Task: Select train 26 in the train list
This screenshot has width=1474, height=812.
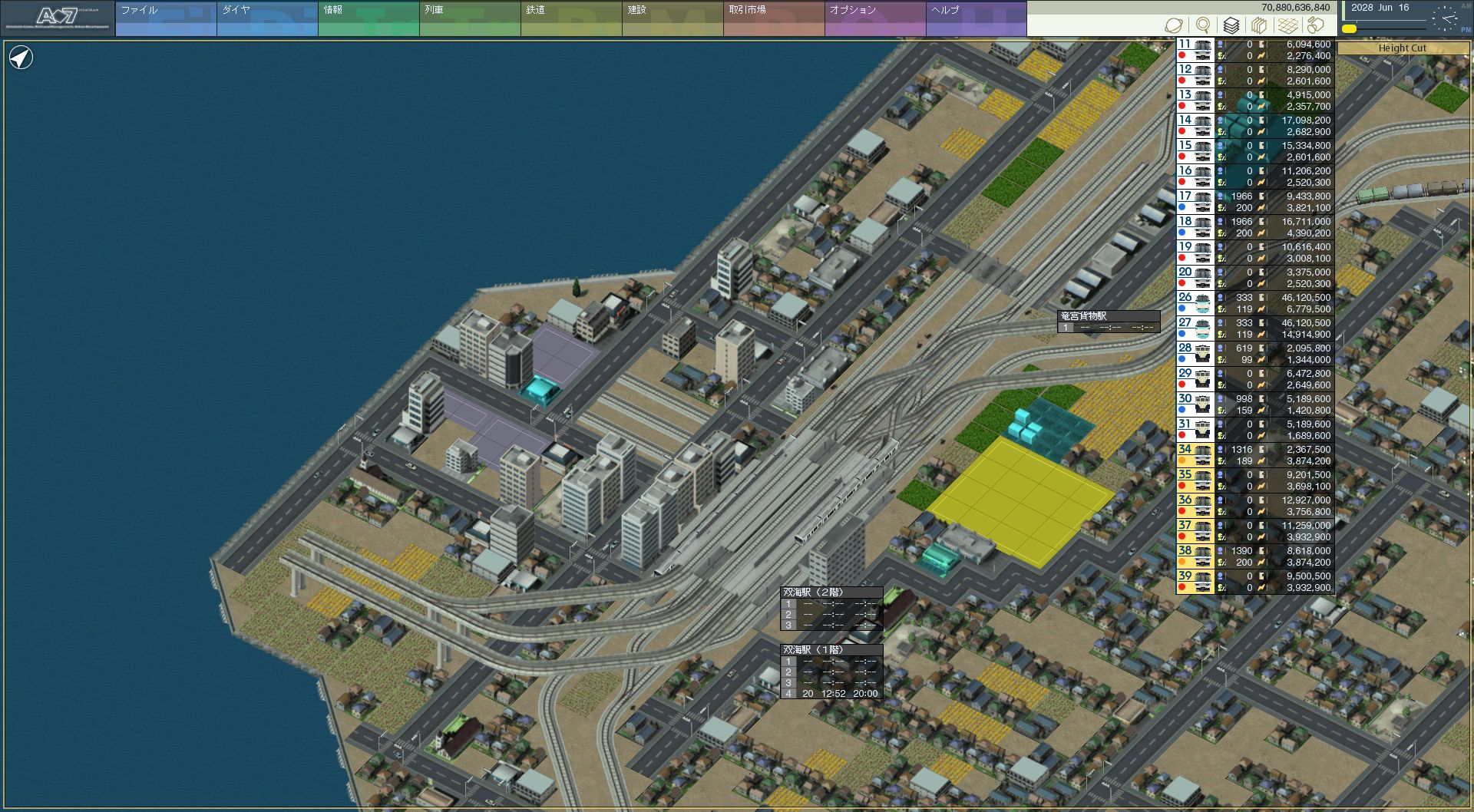Action: (x=1195, y=303)
